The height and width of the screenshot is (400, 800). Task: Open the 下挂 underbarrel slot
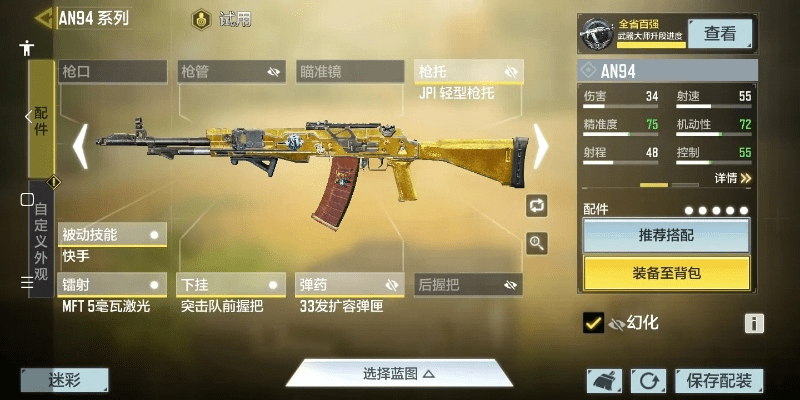[230, 285]
